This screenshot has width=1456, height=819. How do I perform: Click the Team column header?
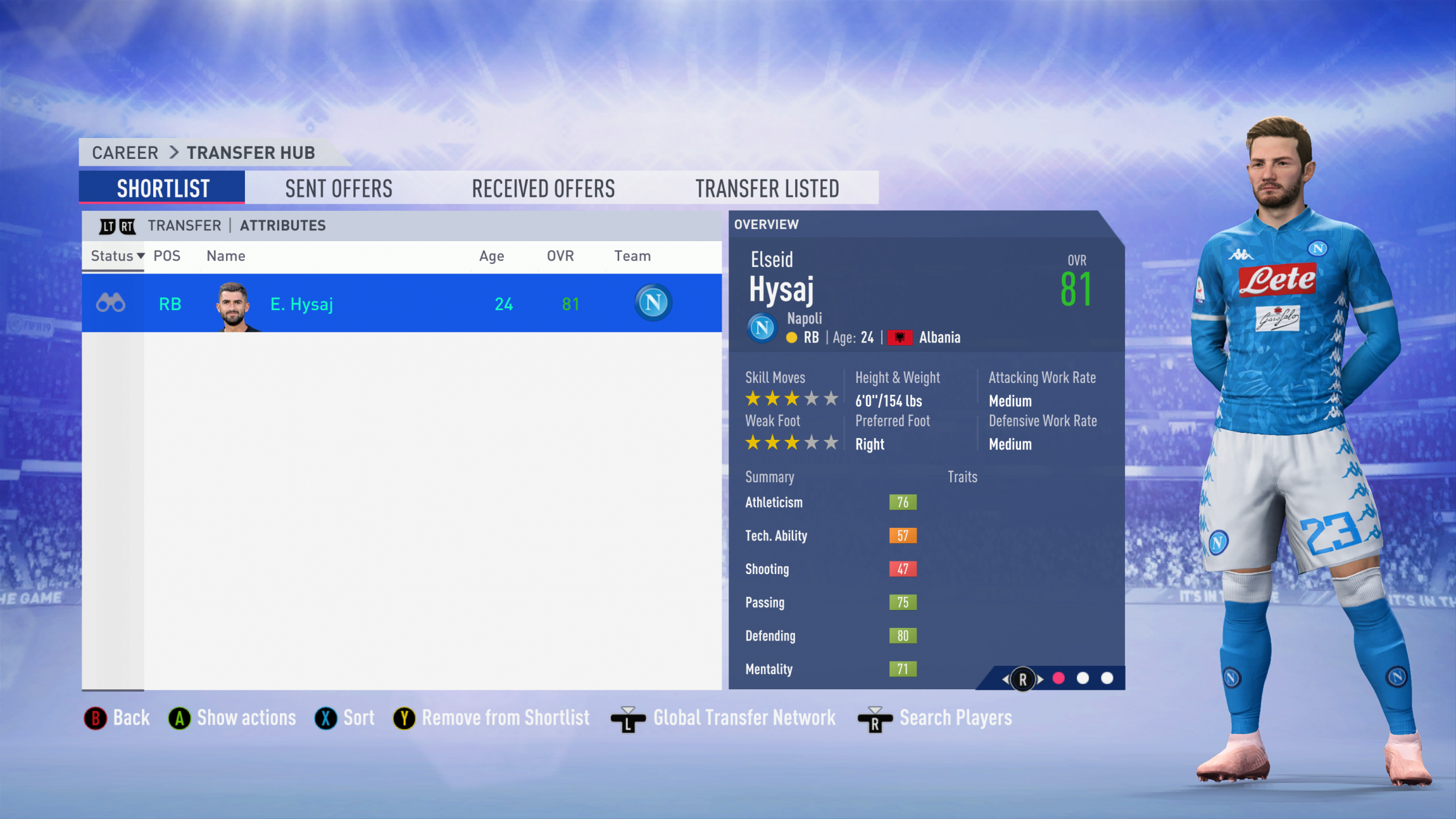point(632,256)
